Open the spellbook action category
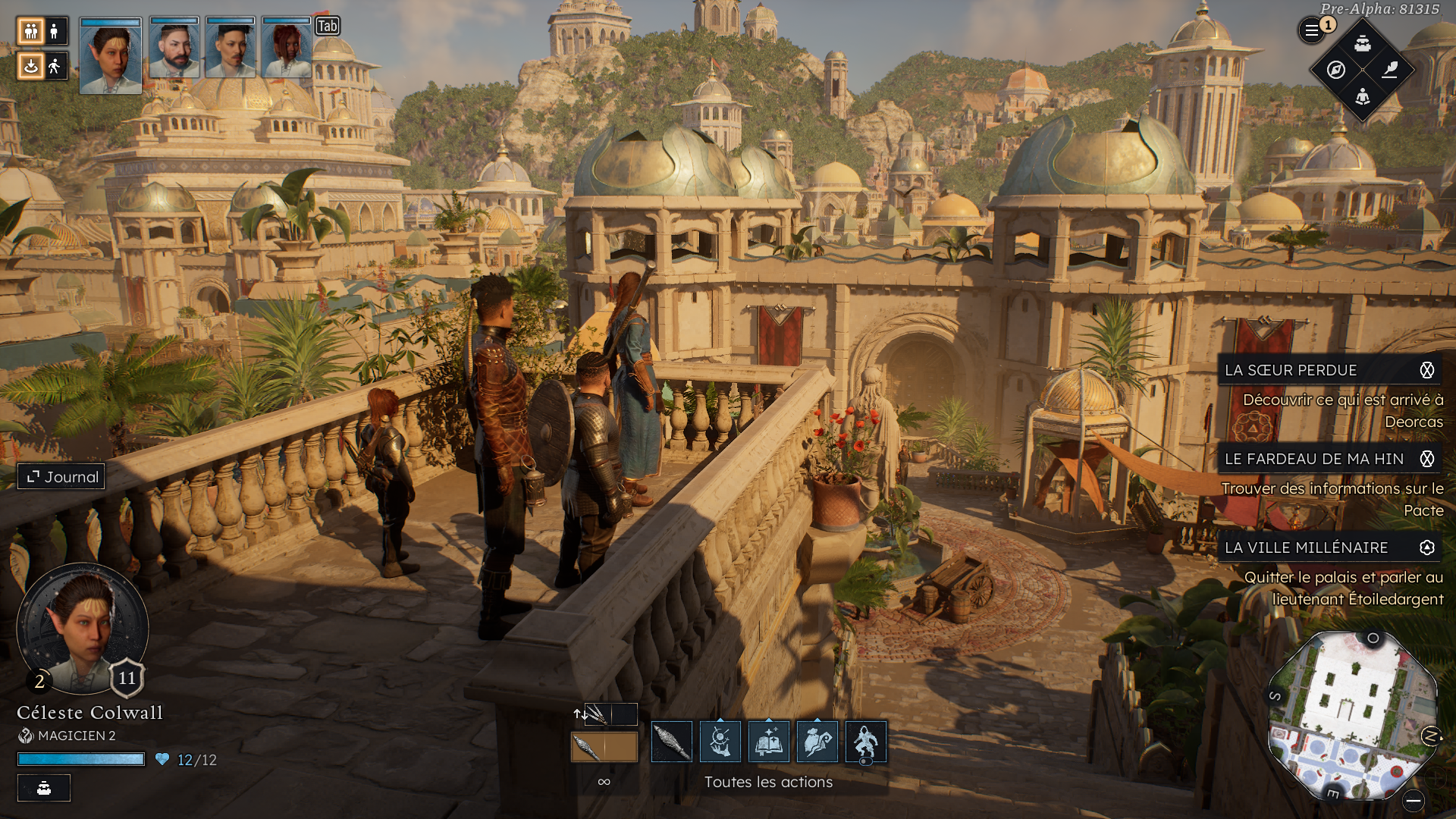The width and height of the screenshot is (1456, 819). (x=769, y=742)
